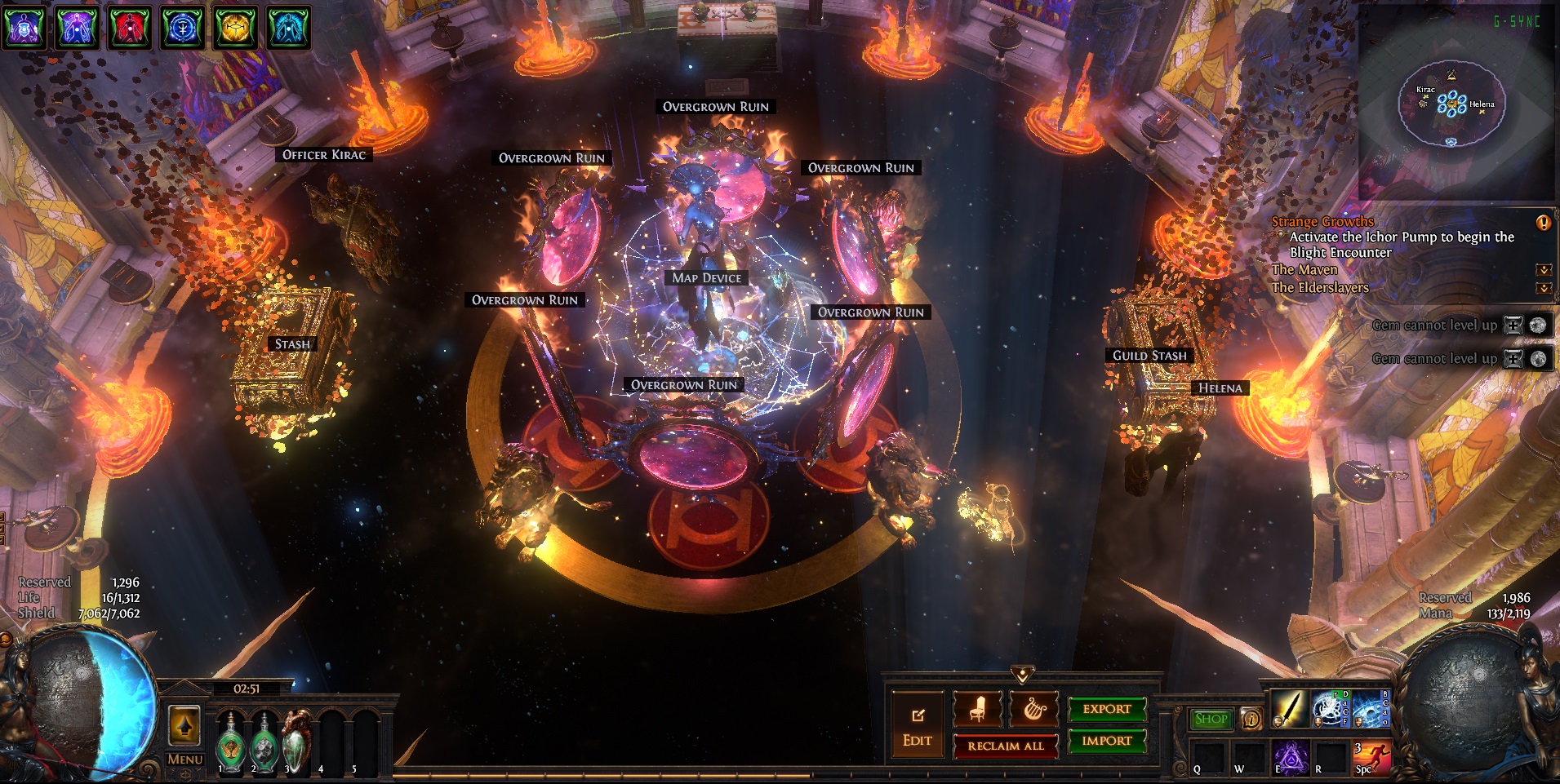Import a hideout layout
The height and width of the screenshot is (784, 1560).
[x=1107, y=741]
